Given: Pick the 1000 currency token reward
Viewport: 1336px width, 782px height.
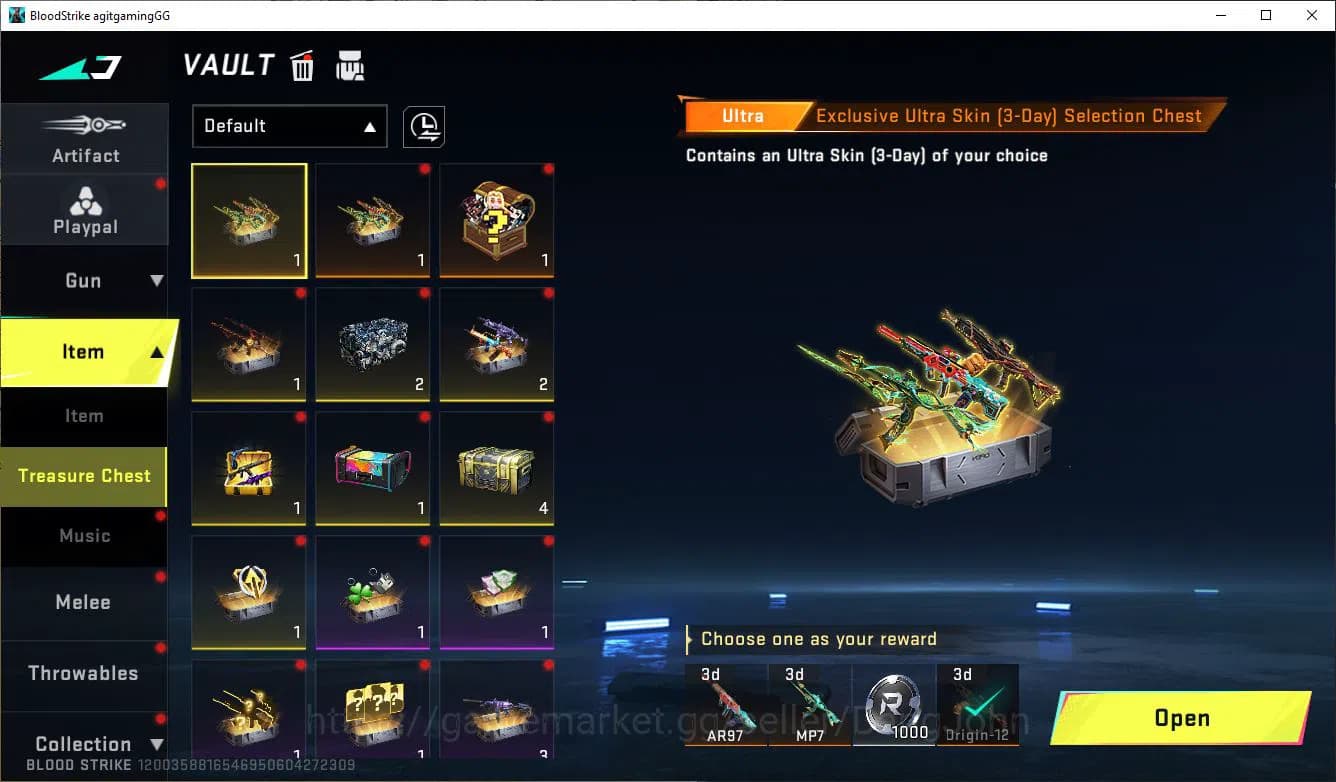Looking at the screenshot, I should coord(894,705).
